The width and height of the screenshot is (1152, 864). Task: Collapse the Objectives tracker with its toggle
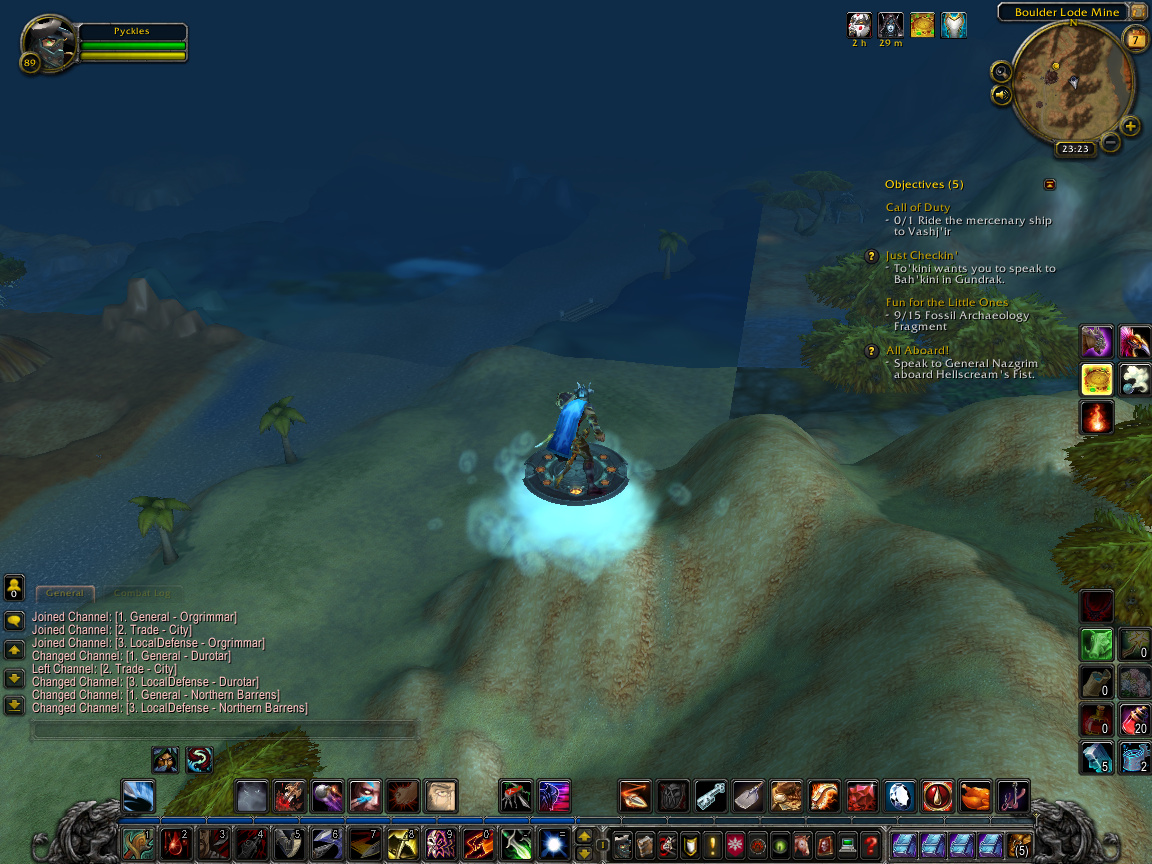pyautogui.click(x=1049, y=184)
